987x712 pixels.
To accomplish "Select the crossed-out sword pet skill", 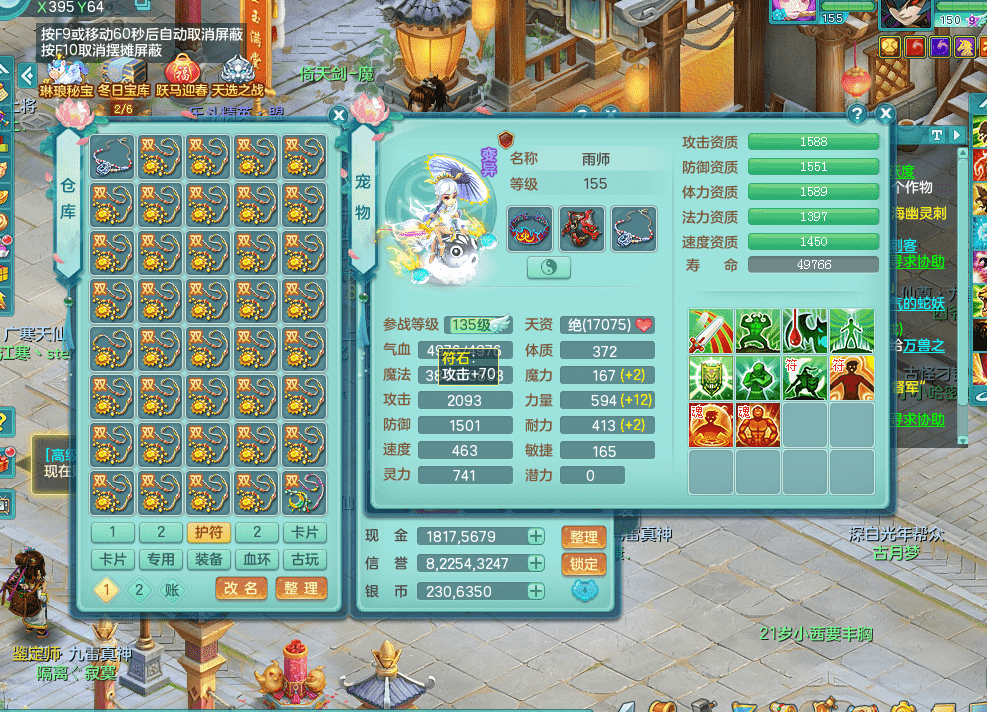I will pos(711,331).
